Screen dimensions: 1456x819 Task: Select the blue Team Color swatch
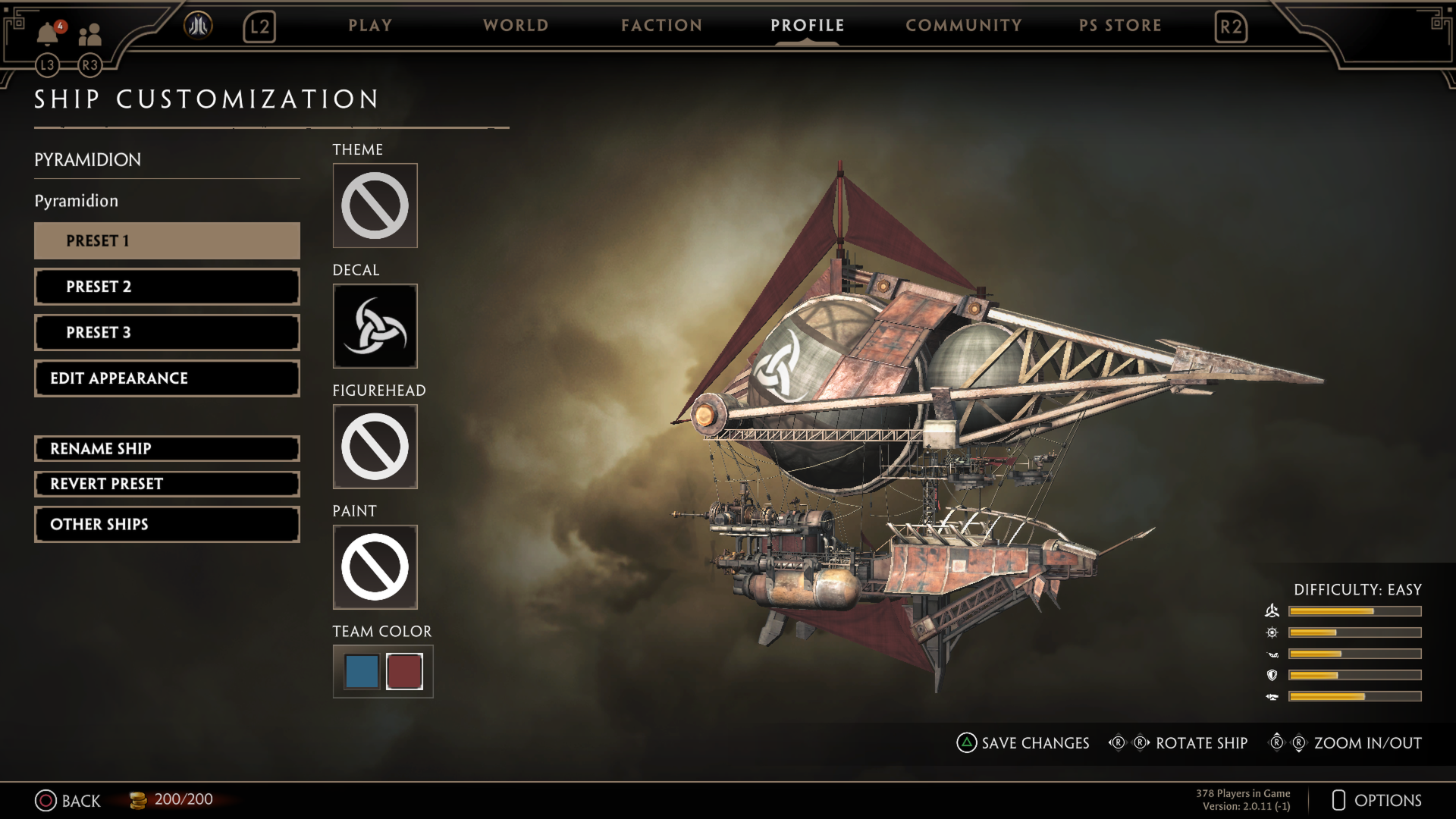coord(361,671)
